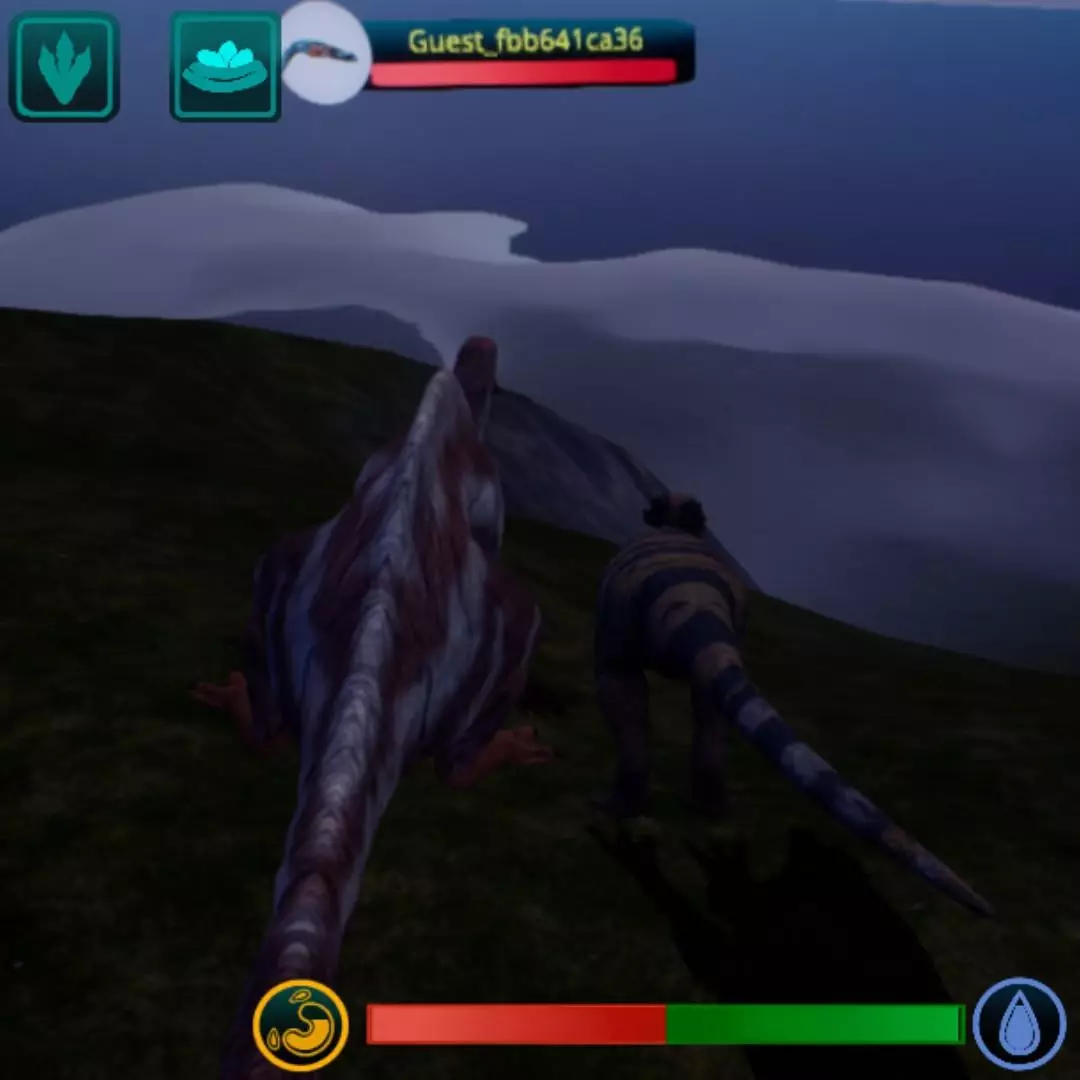The height and width of the screenshot is (1080, 1080).
Task: Open the nest with eggs menu
Action: (x=225, y=66)
